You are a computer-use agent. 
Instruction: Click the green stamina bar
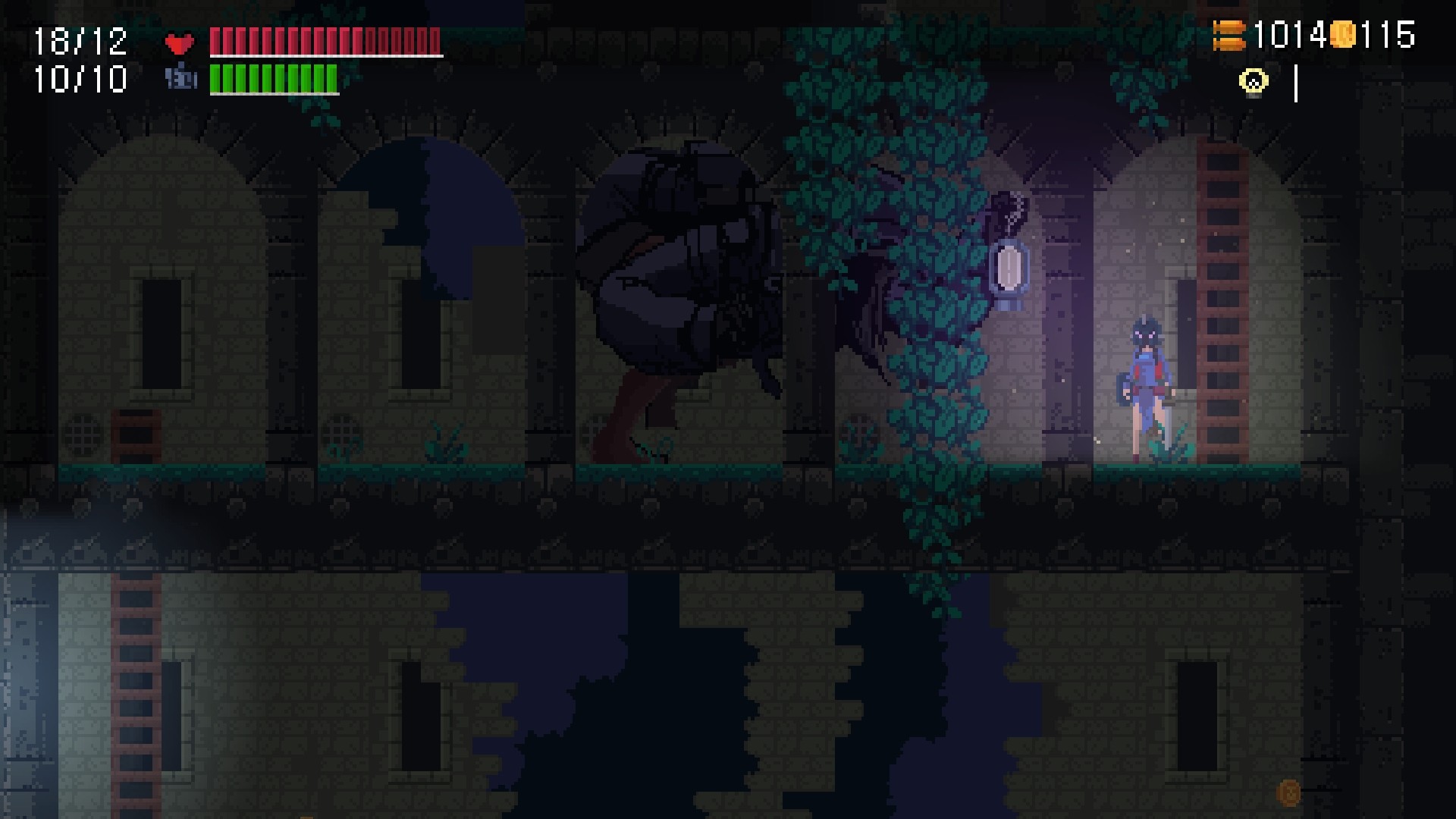coord(273,79)
